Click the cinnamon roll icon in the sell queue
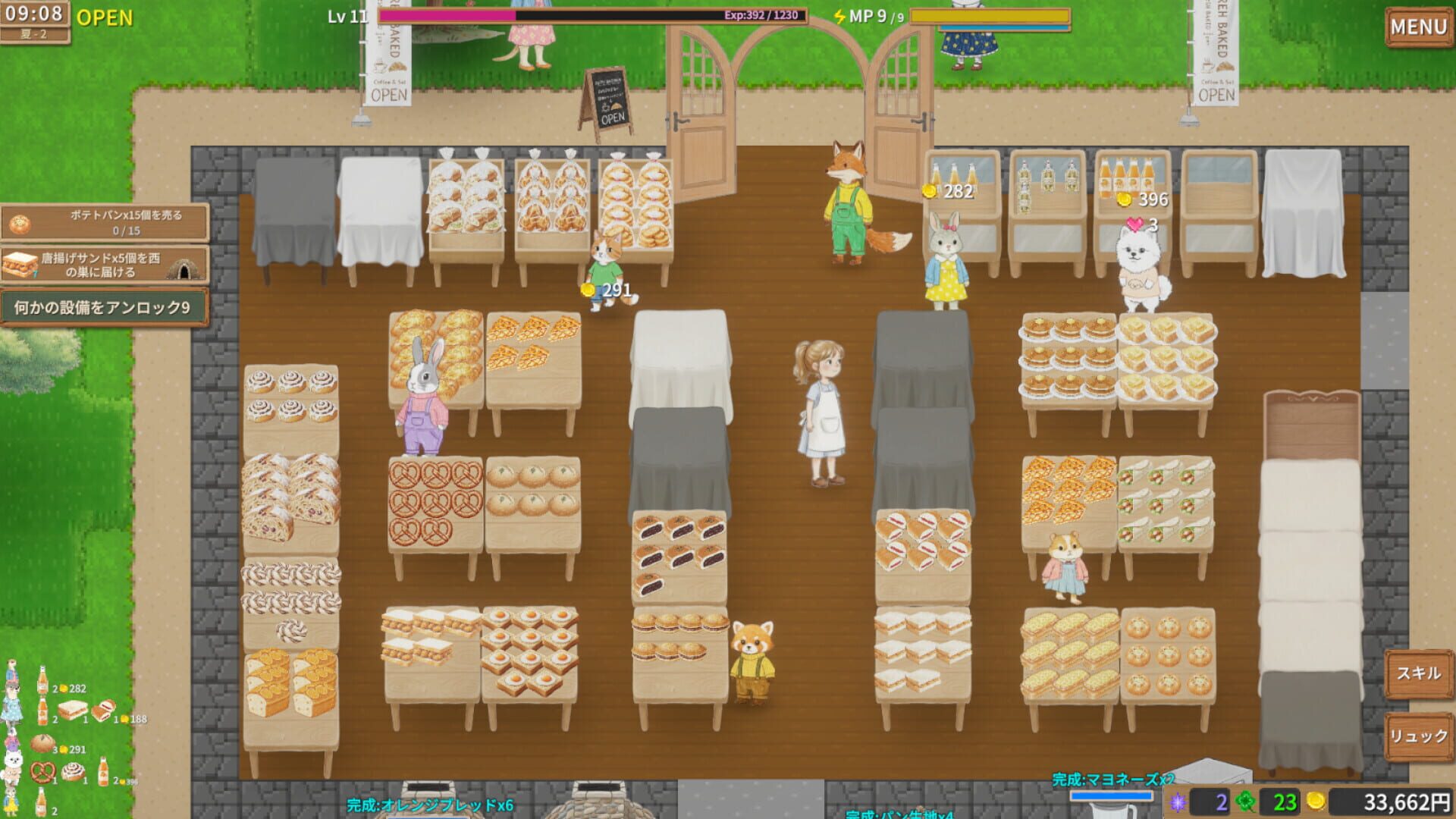 pyautogui.click(x=73, y=771)
